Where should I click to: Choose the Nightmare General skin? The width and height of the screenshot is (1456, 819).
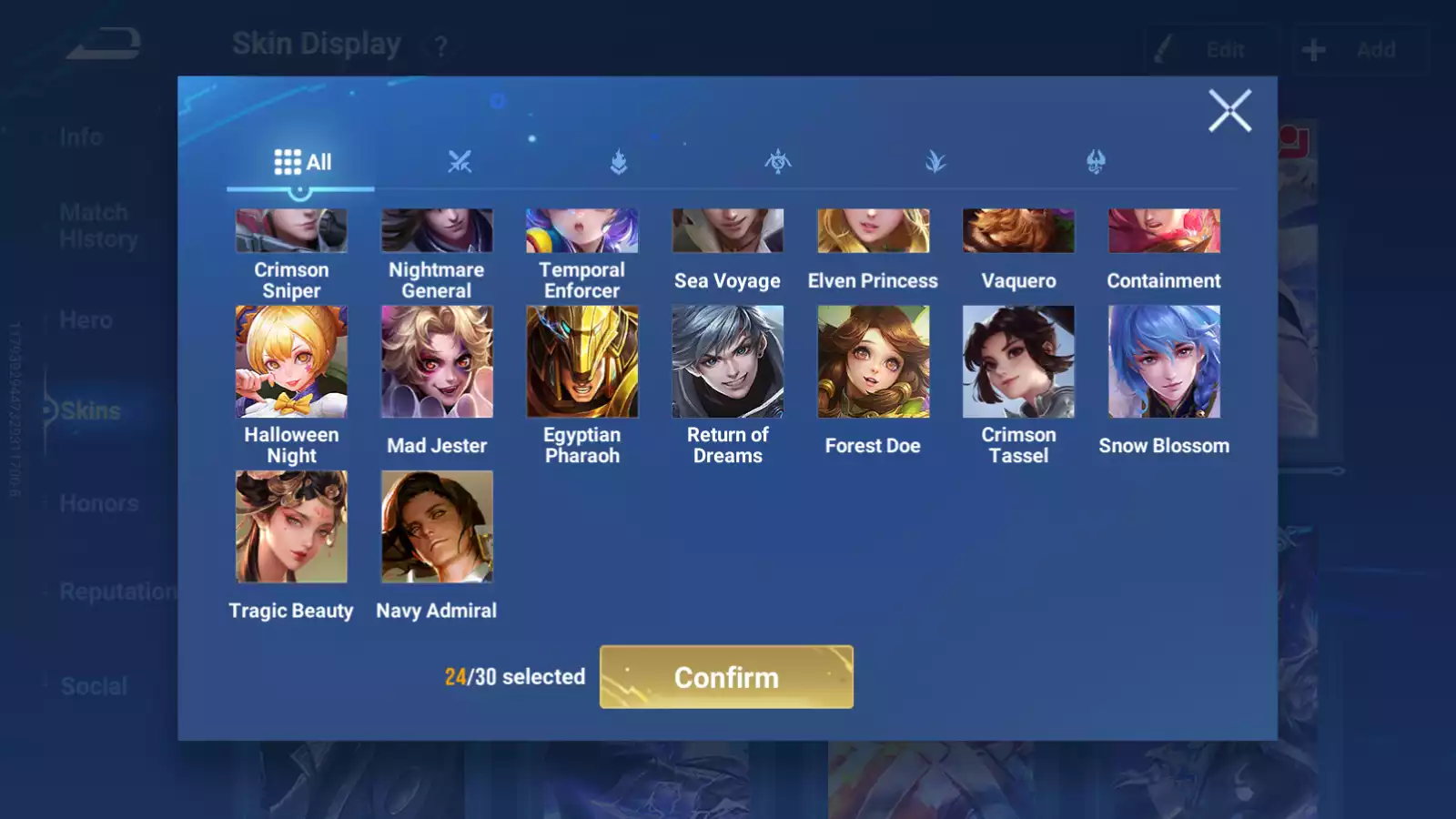point(437,232)
